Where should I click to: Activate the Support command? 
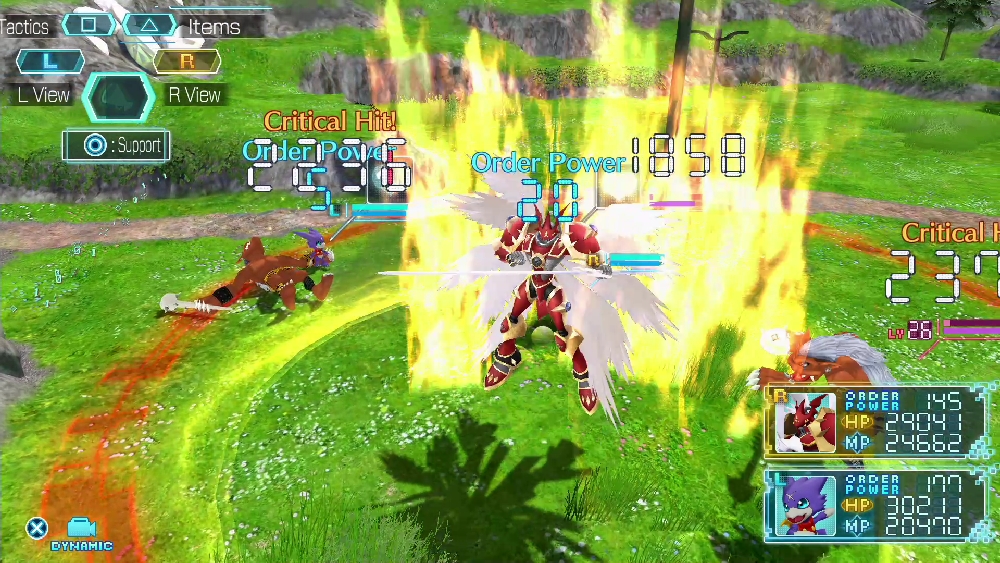pyautogui.click(x=115, y=146)
